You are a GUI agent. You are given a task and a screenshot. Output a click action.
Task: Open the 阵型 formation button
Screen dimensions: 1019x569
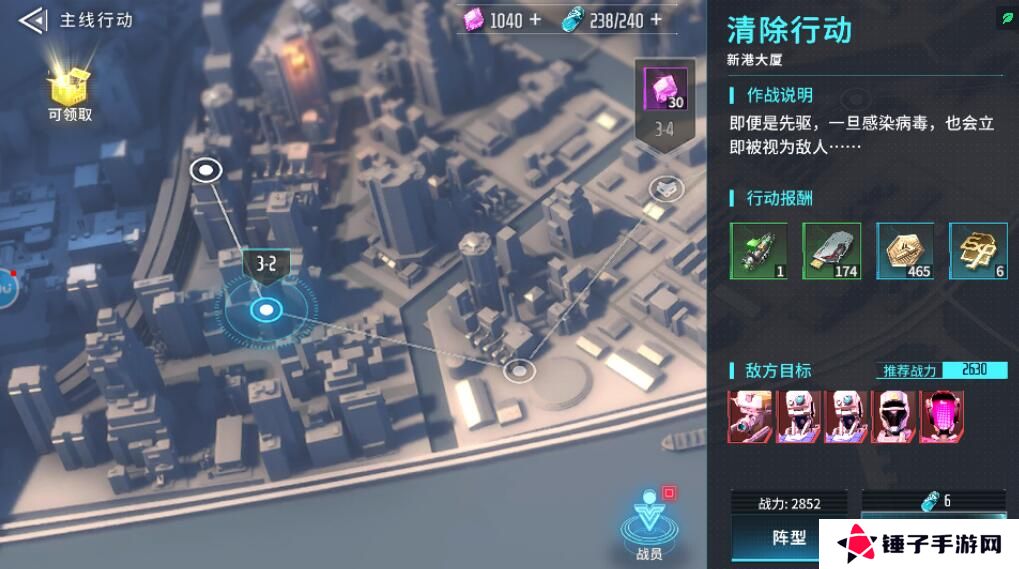[x=789, y=537]
